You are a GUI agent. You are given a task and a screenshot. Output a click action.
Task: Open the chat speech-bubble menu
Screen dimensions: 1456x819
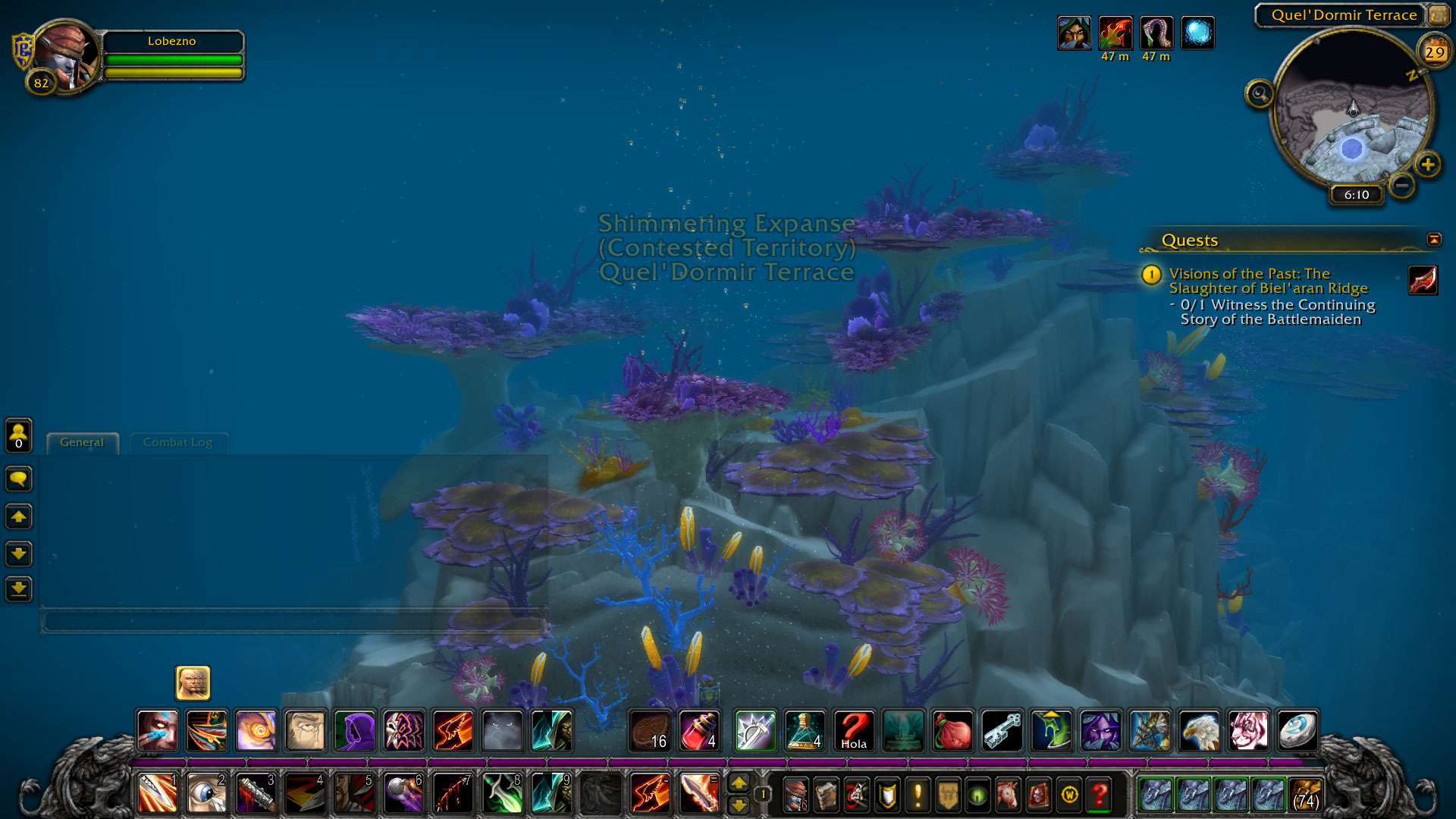[19, 479]
